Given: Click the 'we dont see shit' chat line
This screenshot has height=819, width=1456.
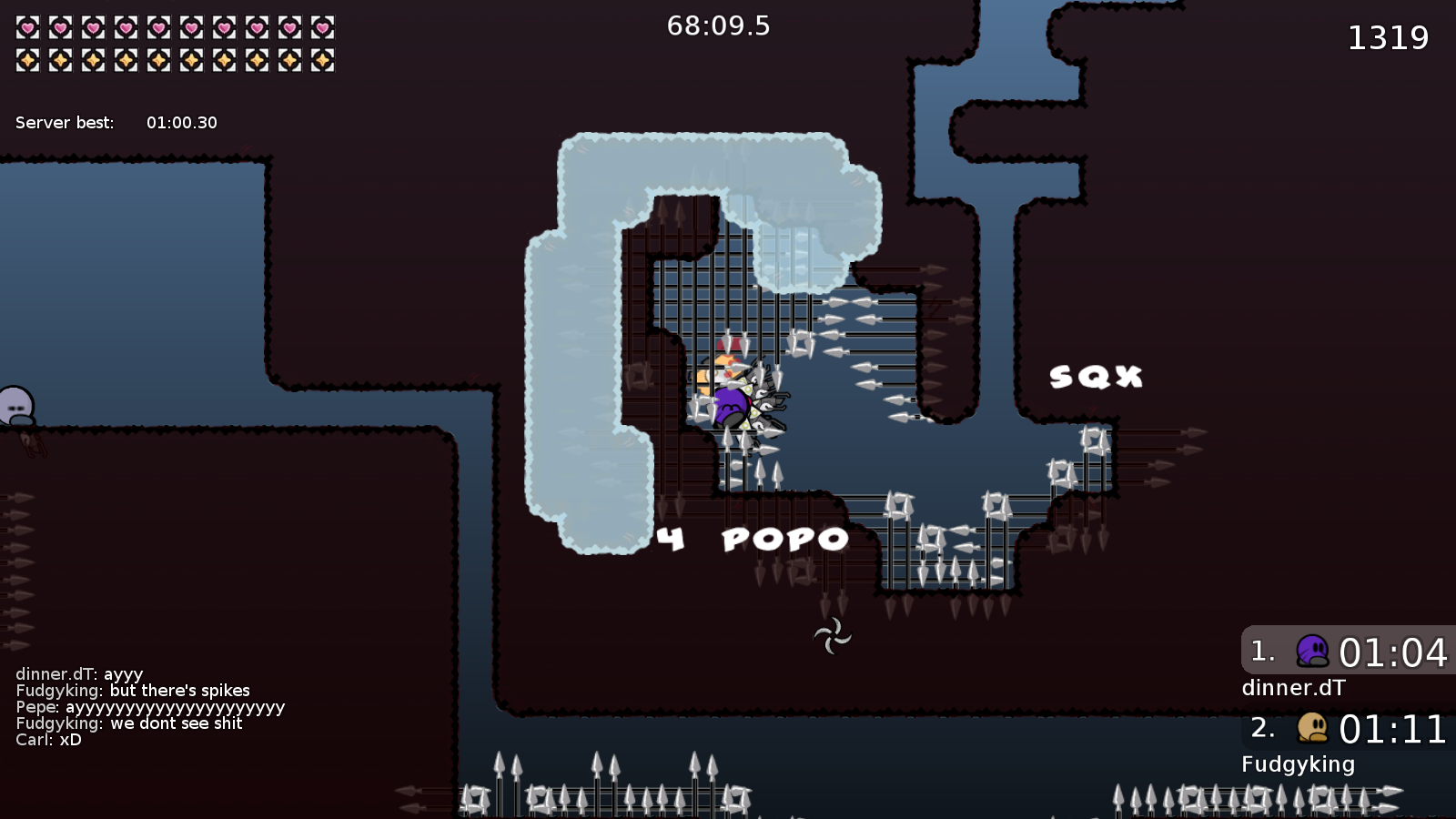Looking at the screenshot, I should pyautogui.click(x=130, y=723).
